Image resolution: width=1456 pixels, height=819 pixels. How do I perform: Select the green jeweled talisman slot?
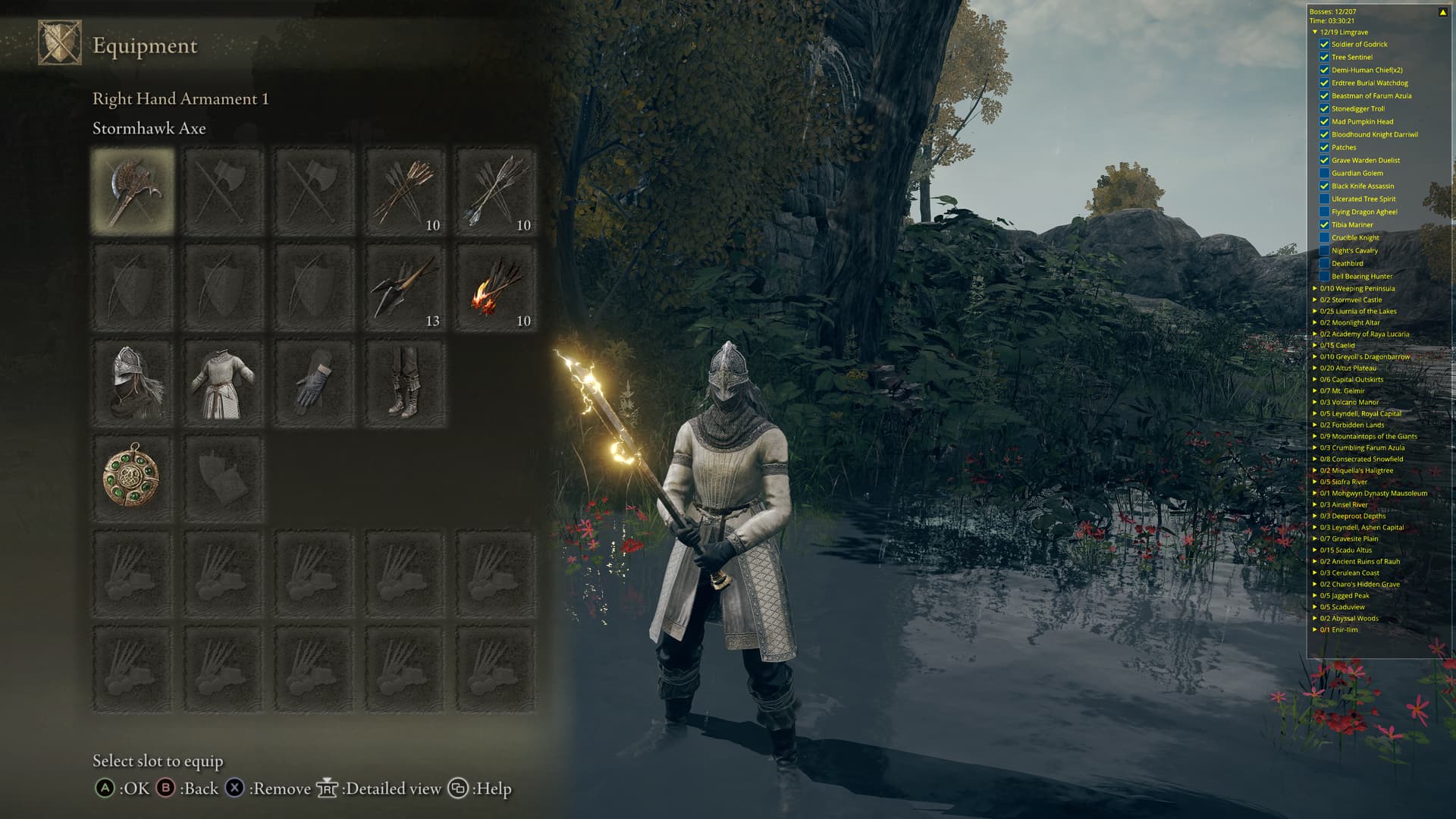[x=133, y=479]
